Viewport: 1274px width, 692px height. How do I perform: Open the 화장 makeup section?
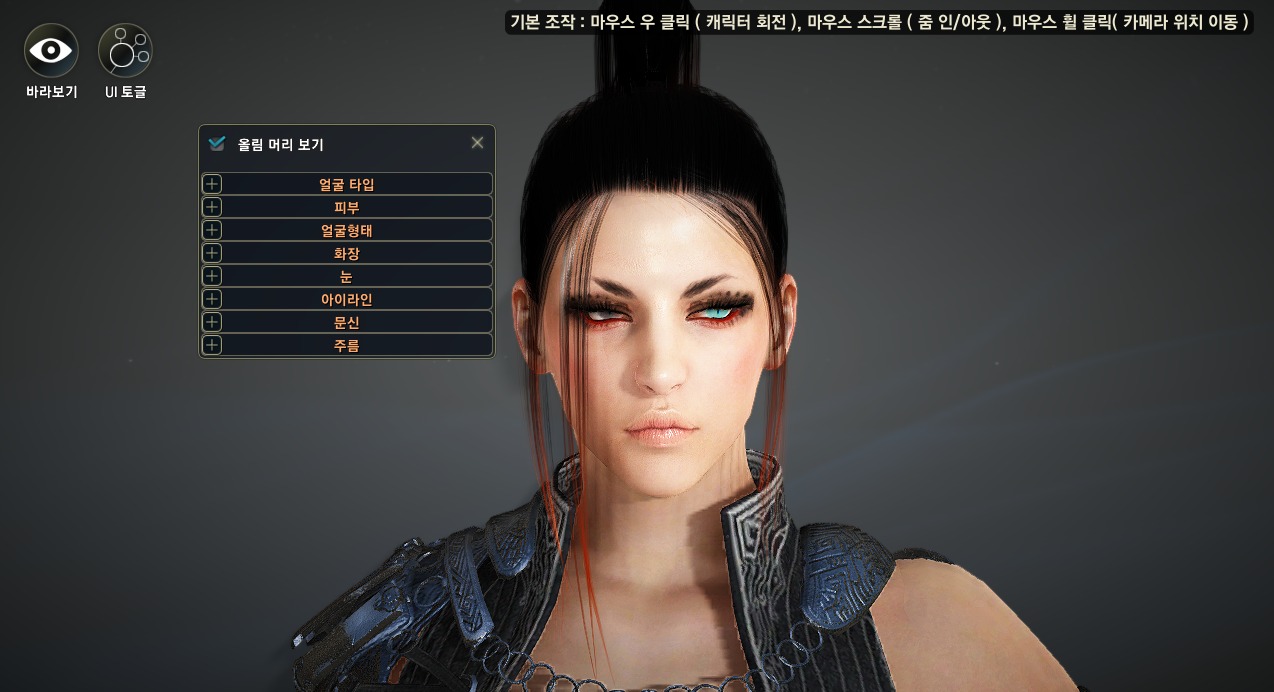346,253
